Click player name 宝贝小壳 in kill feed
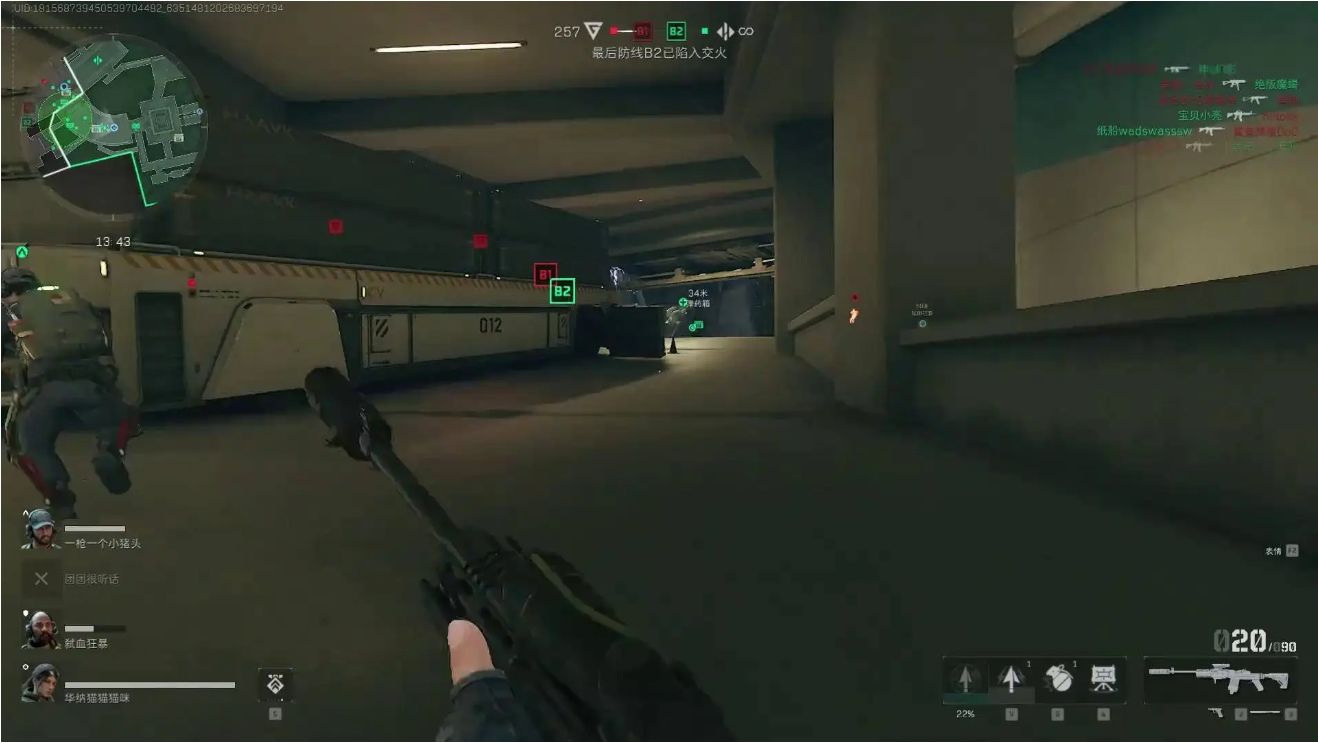The width and height of the screenshot is (1318, 743). 1199,115
